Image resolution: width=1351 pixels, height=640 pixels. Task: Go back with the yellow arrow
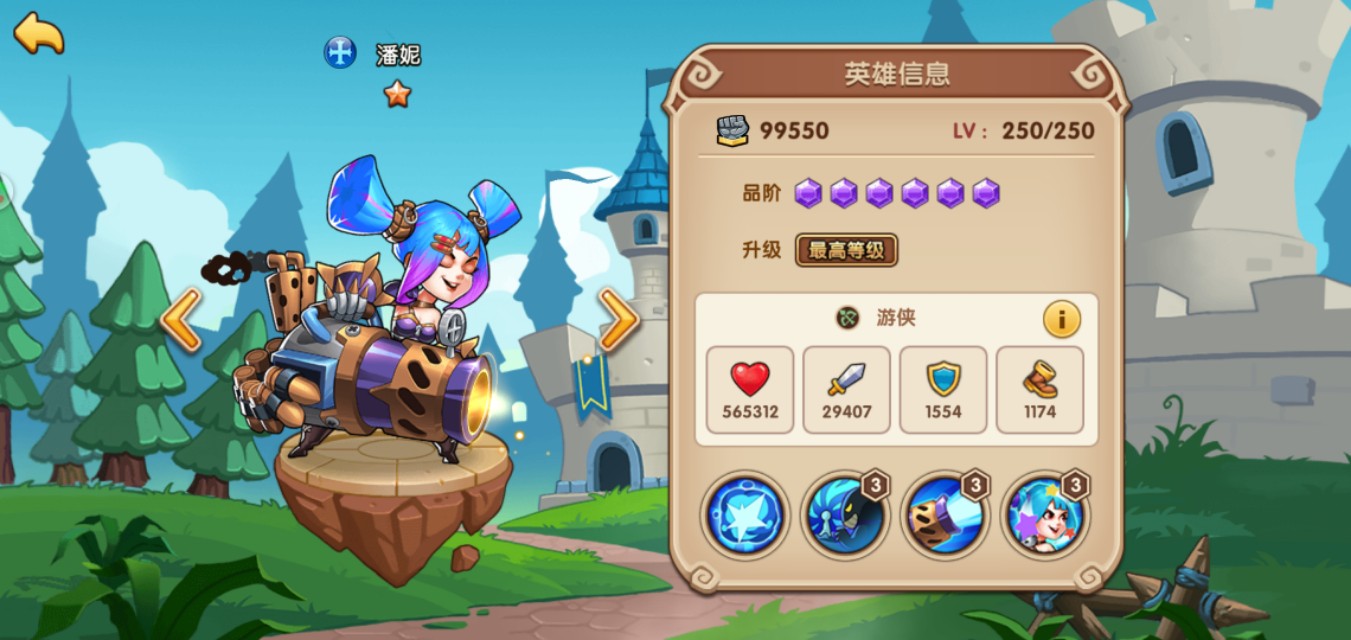38,33
